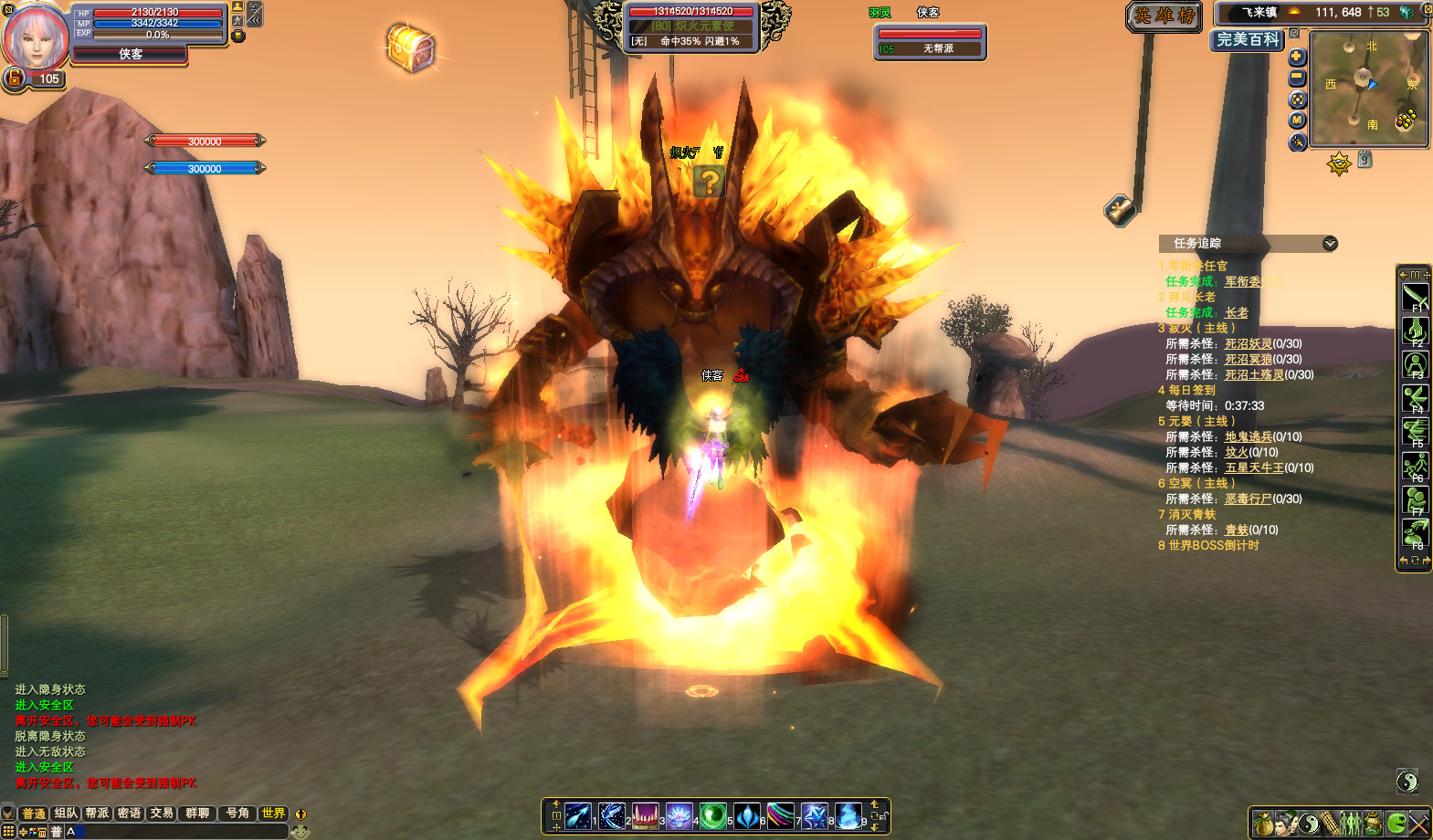Collapse the 任务追踪 quest tracker dropdown
The image size is (1433, 840).
pos(1330,244)
